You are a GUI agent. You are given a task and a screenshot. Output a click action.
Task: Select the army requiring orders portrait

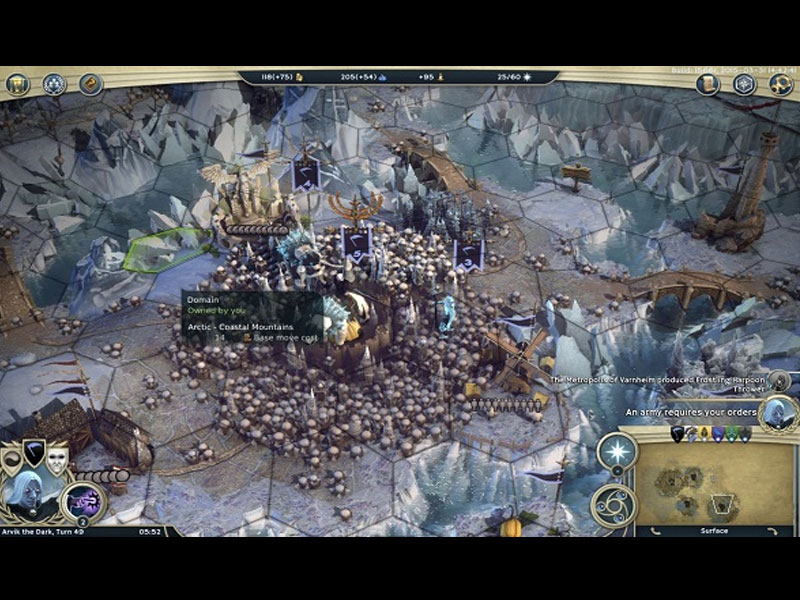(777, 412)
